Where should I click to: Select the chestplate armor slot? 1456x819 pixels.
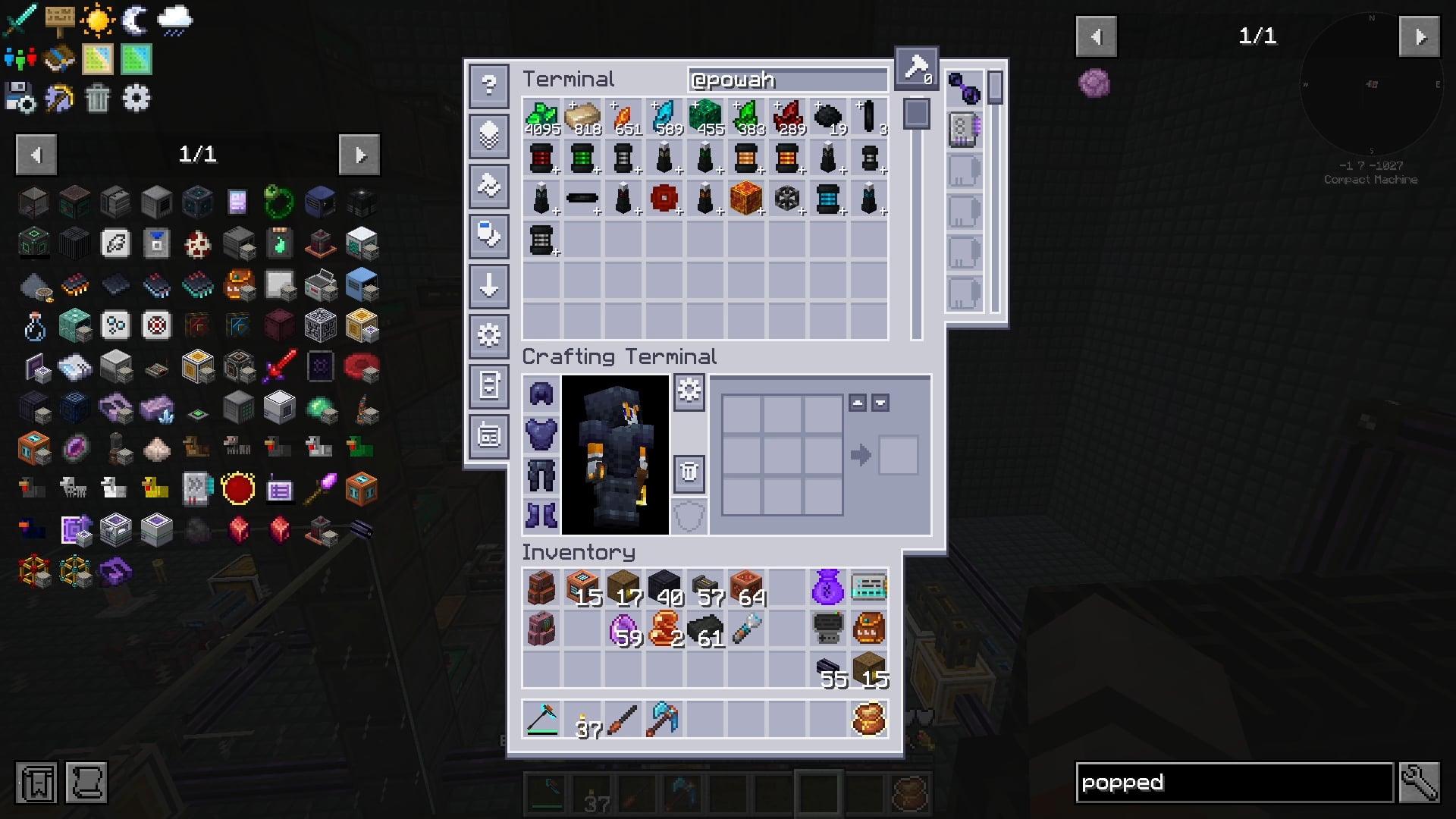pyautogui.click(x=541, y=435)
